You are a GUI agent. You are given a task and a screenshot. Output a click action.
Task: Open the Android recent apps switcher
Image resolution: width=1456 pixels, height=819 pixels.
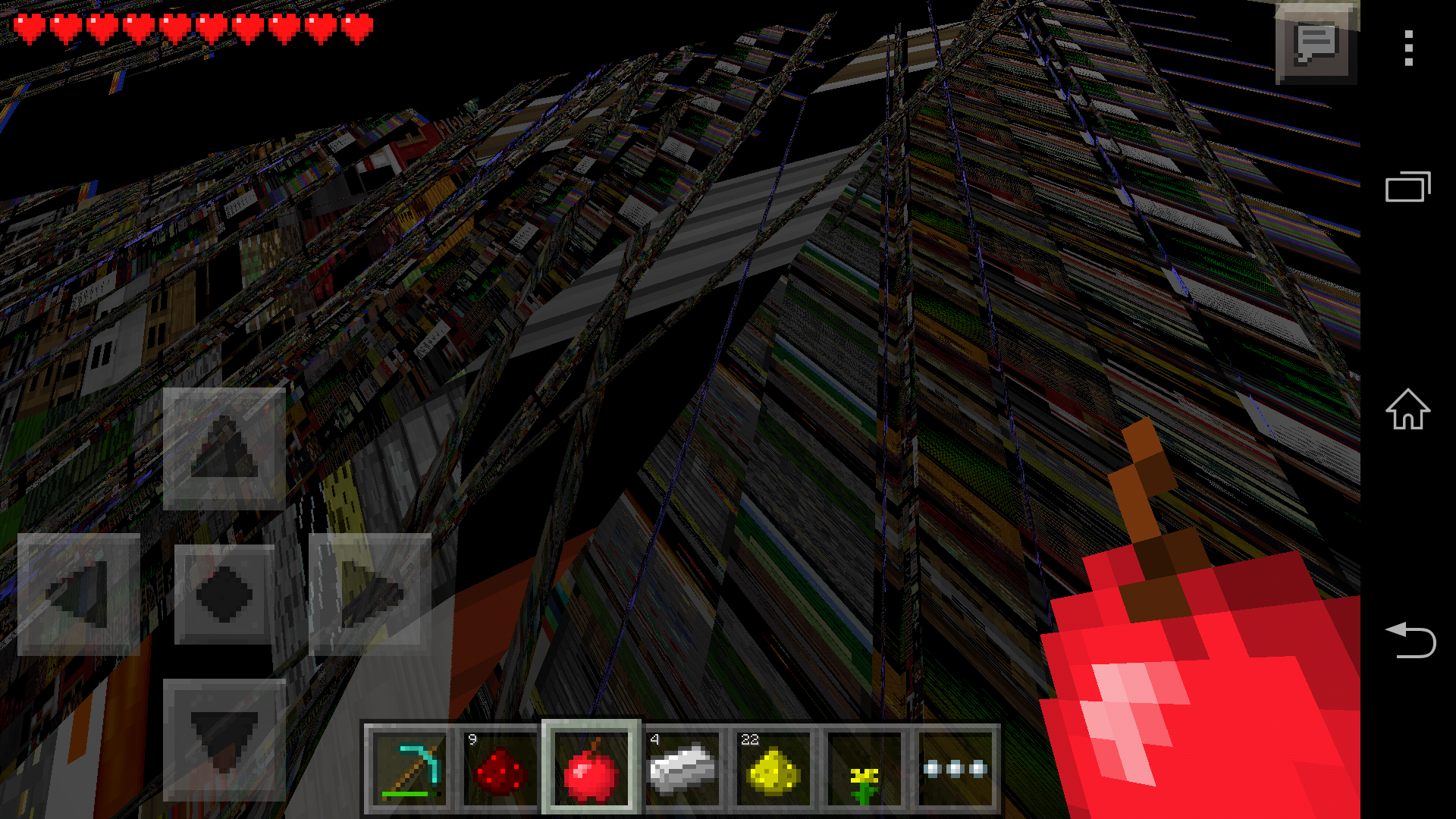[x=1407, y=186]
